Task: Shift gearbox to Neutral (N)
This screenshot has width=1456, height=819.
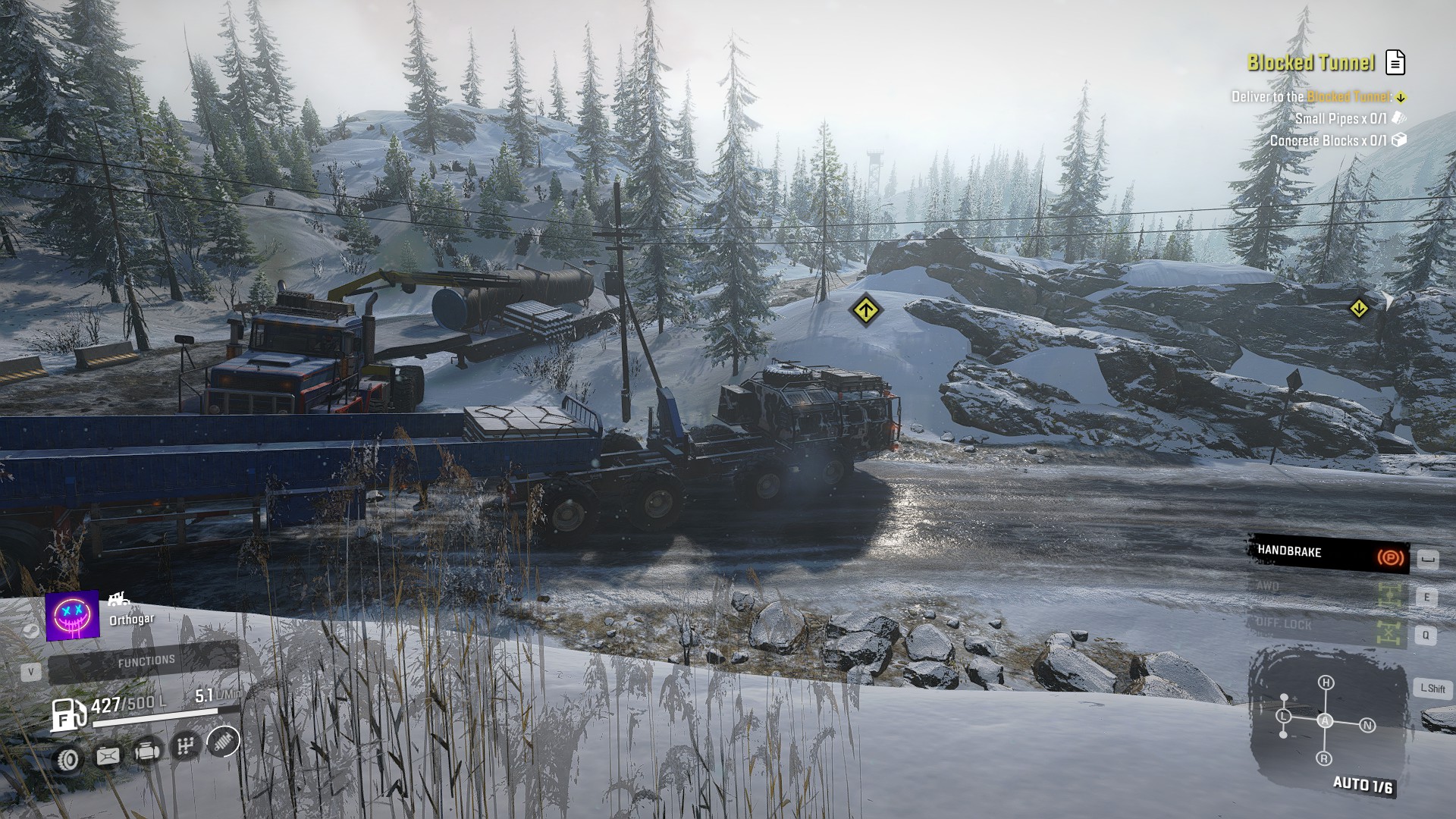Action: [x=1367, y=726]
